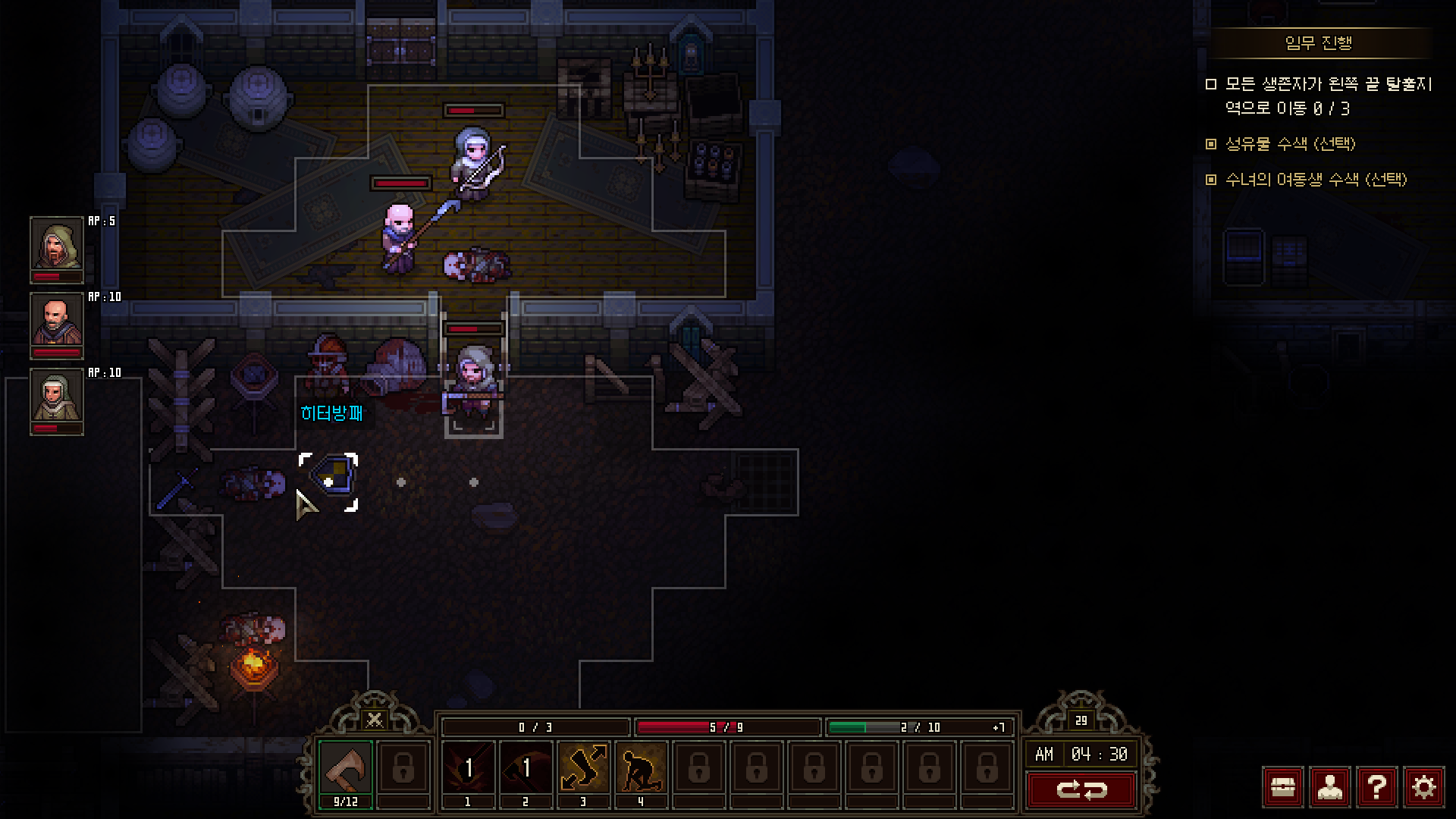Activate the leg movement skill in slot 3
Screen dimensions: 1456x819
click(582, 768)
